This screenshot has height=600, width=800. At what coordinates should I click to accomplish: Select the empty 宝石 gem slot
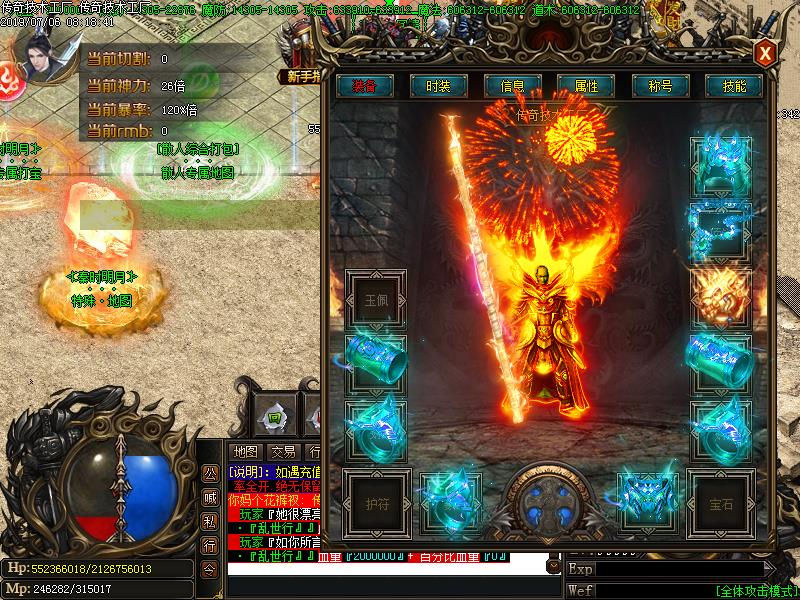pos(720,503)
